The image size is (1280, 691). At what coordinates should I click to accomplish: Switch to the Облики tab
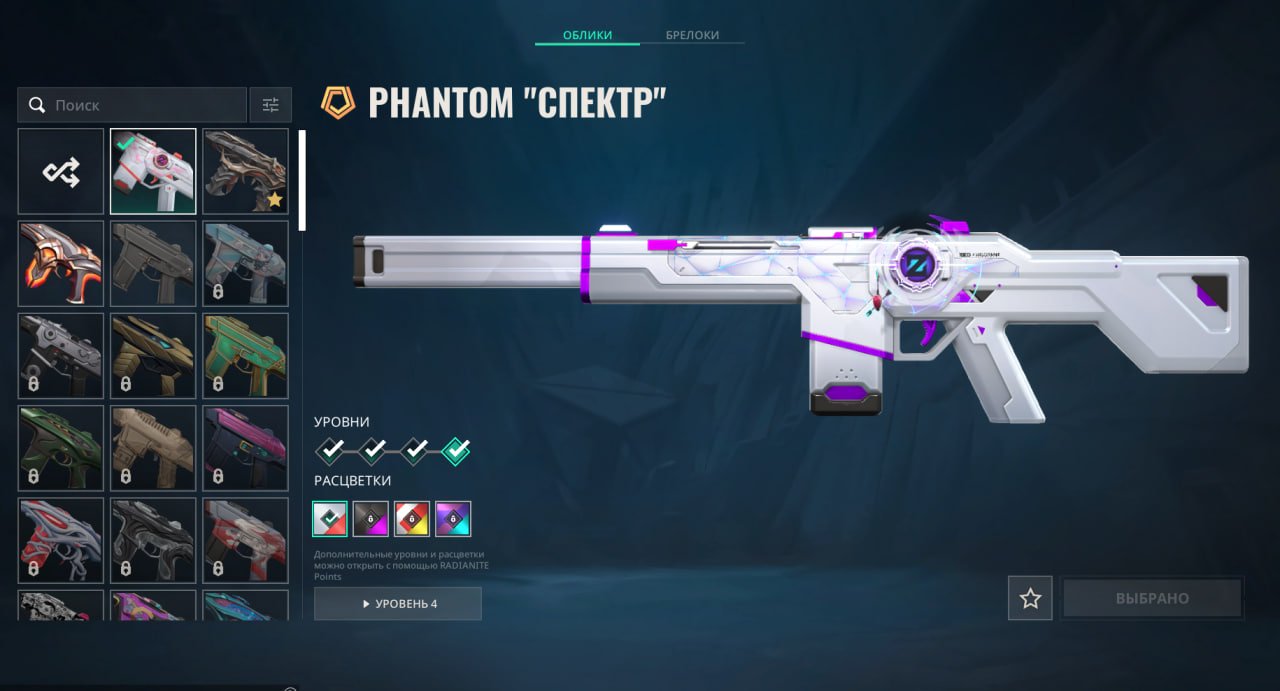pyautogui.click(x=587, y=35)
